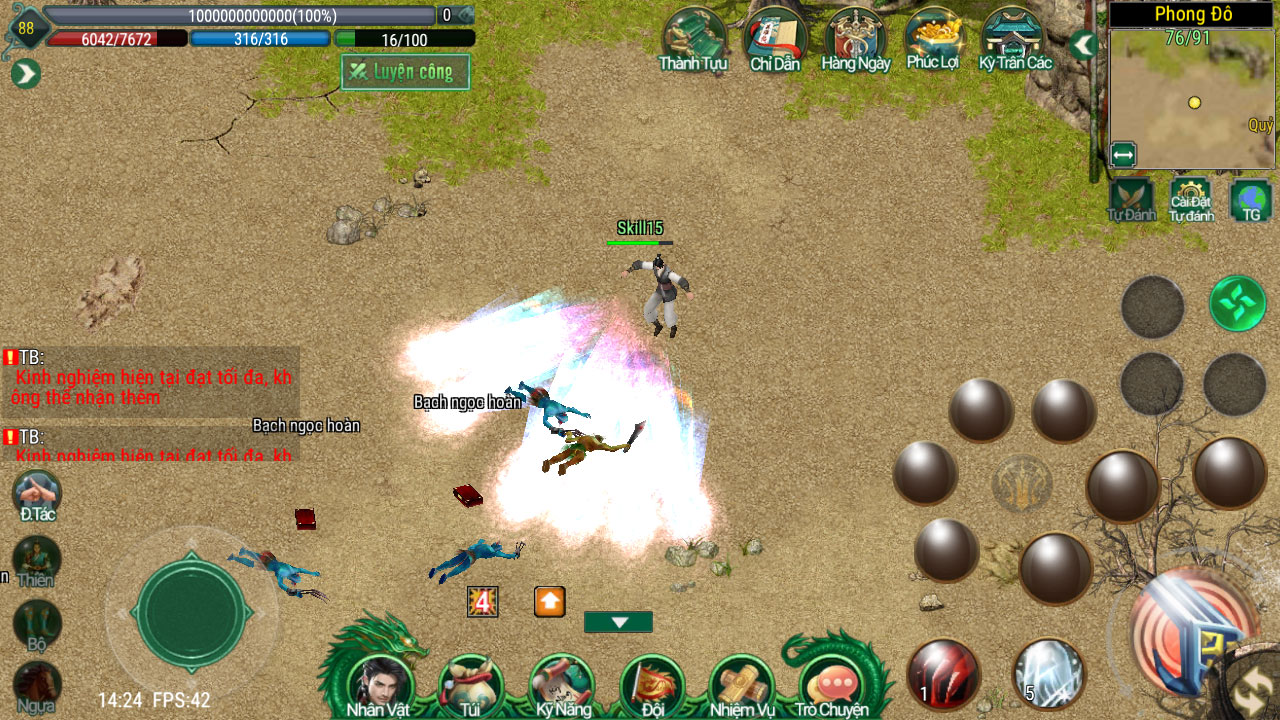Viewport: 1280px width, 720px height.
Task: Open the TG world globe icon
Action: [x=1250, y=199]
